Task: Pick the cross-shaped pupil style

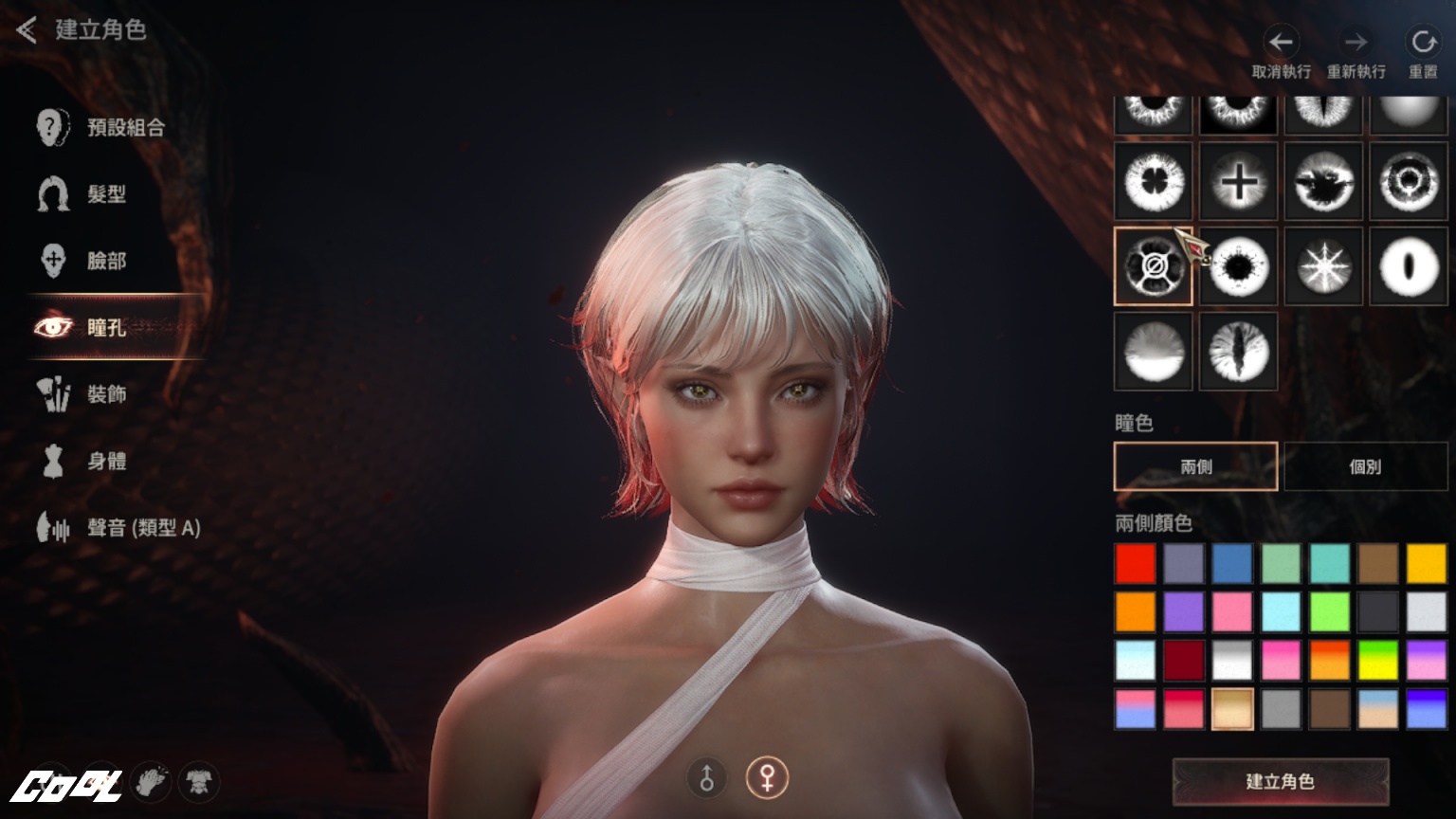Action: pos(1238,182)
